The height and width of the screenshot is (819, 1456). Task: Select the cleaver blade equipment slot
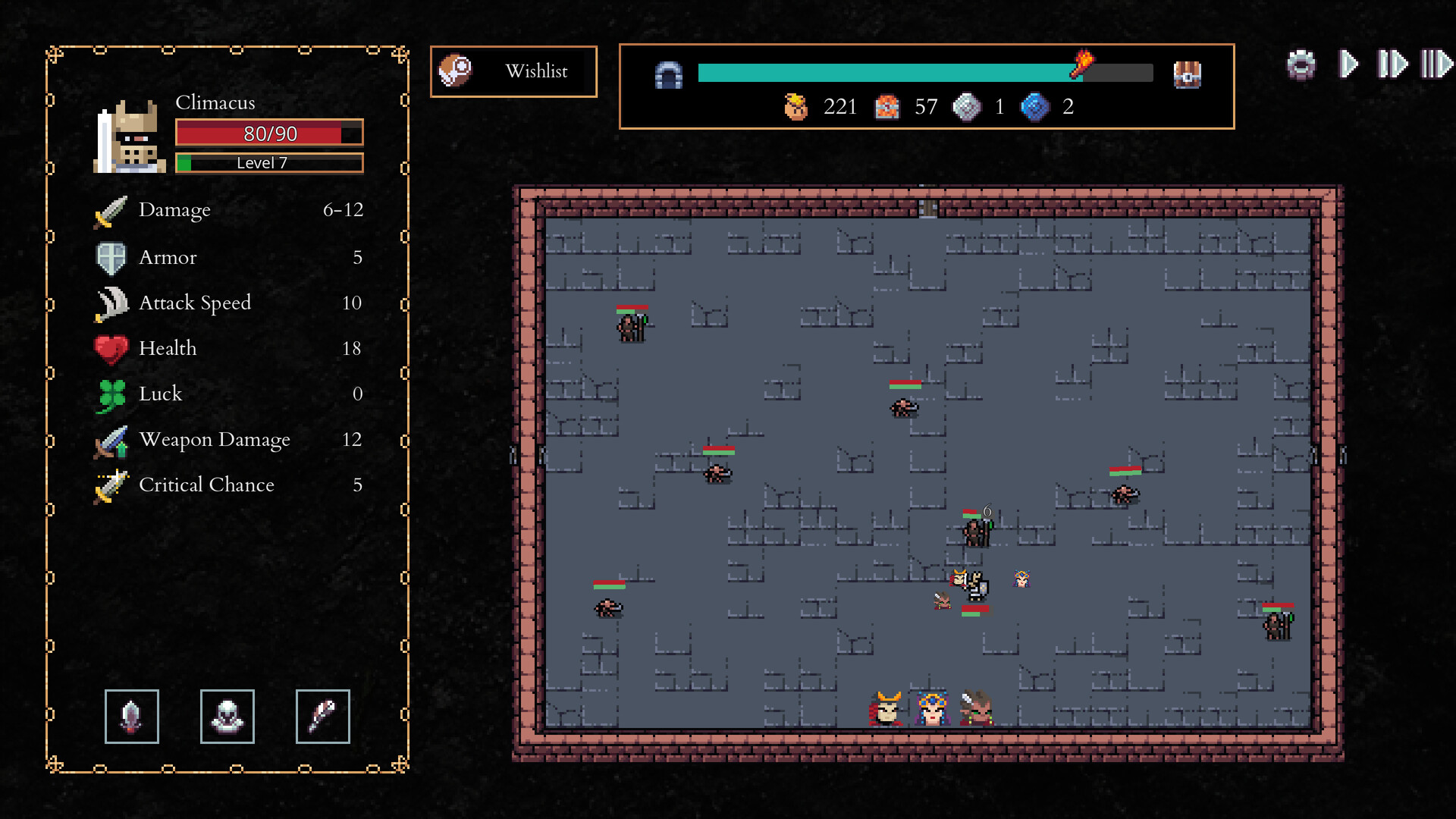323,717
